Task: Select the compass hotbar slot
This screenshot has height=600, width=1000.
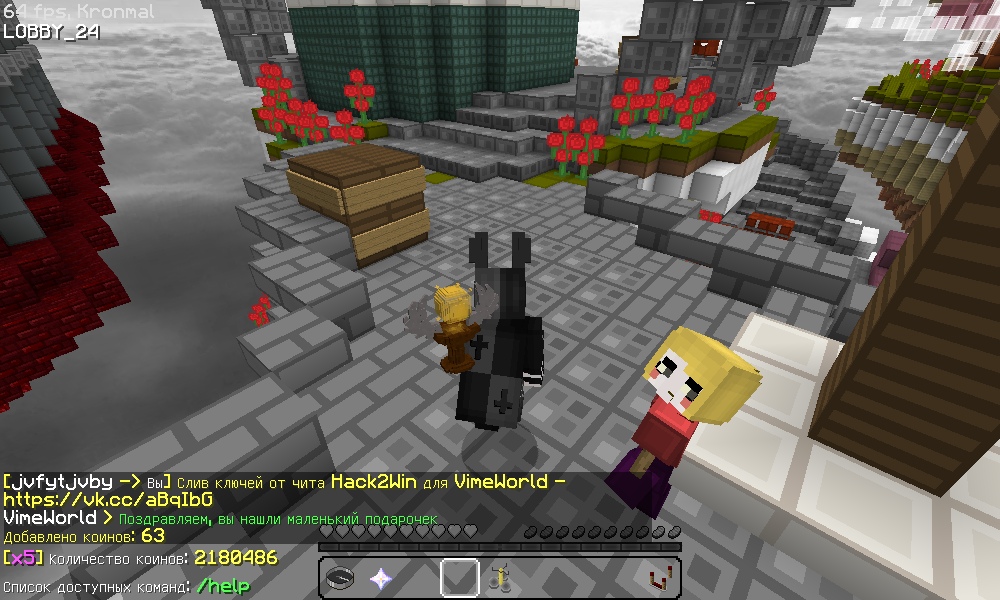Action: pos(340,578)
